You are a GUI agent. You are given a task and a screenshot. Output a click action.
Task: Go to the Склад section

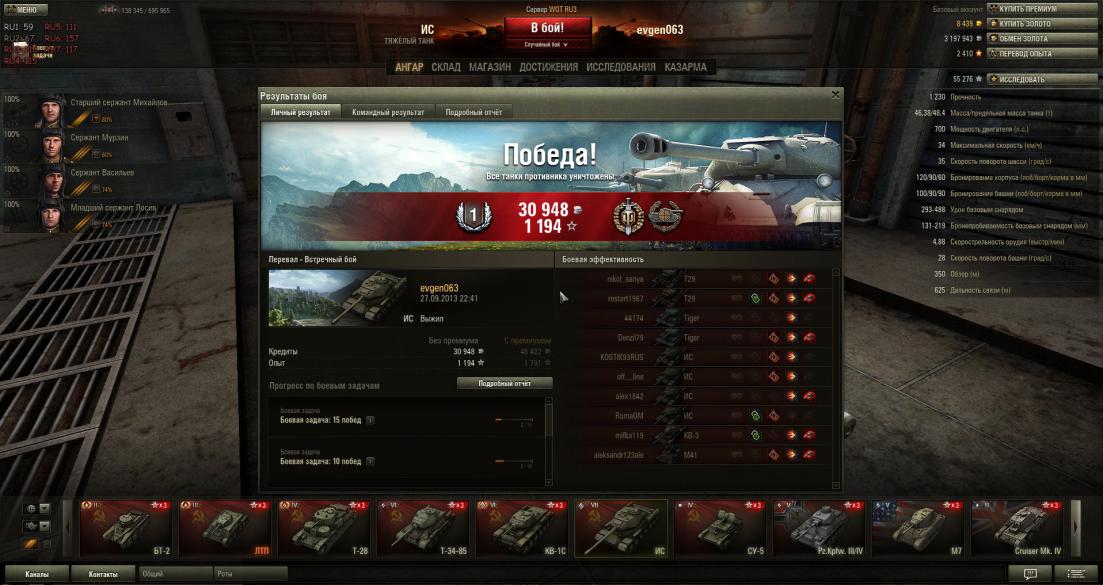tap(446, 67)
